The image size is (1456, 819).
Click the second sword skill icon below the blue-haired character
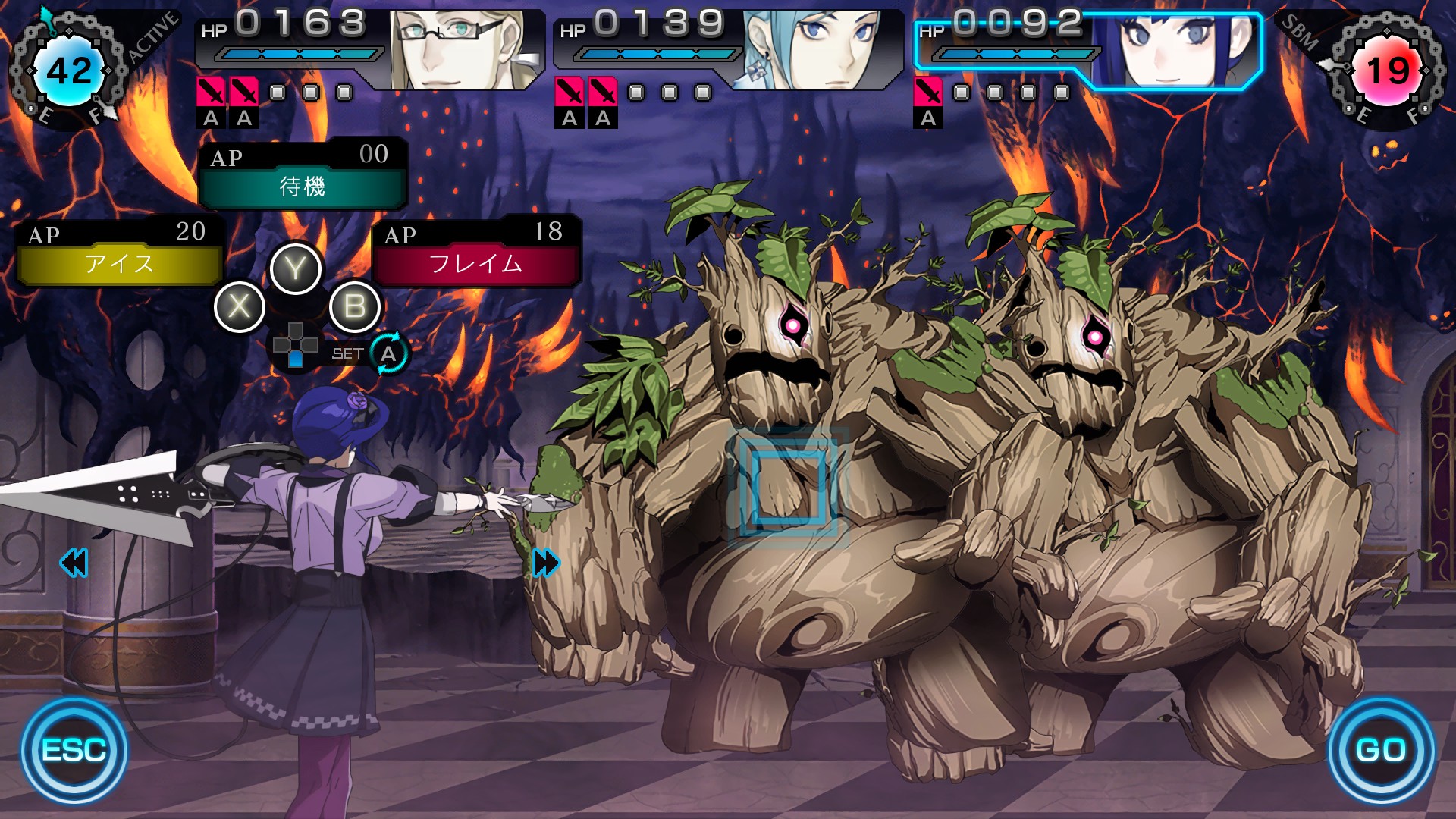pos(603,93)
